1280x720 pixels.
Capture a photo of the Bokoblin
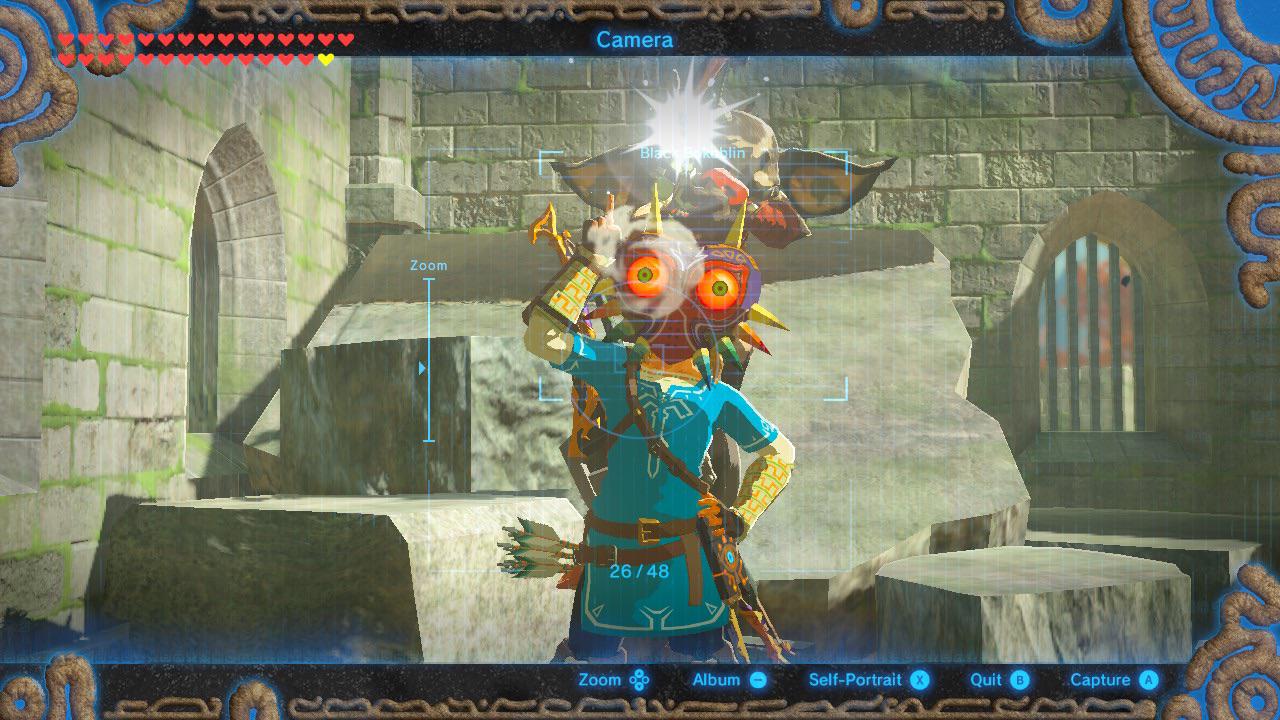[1148, 679]
